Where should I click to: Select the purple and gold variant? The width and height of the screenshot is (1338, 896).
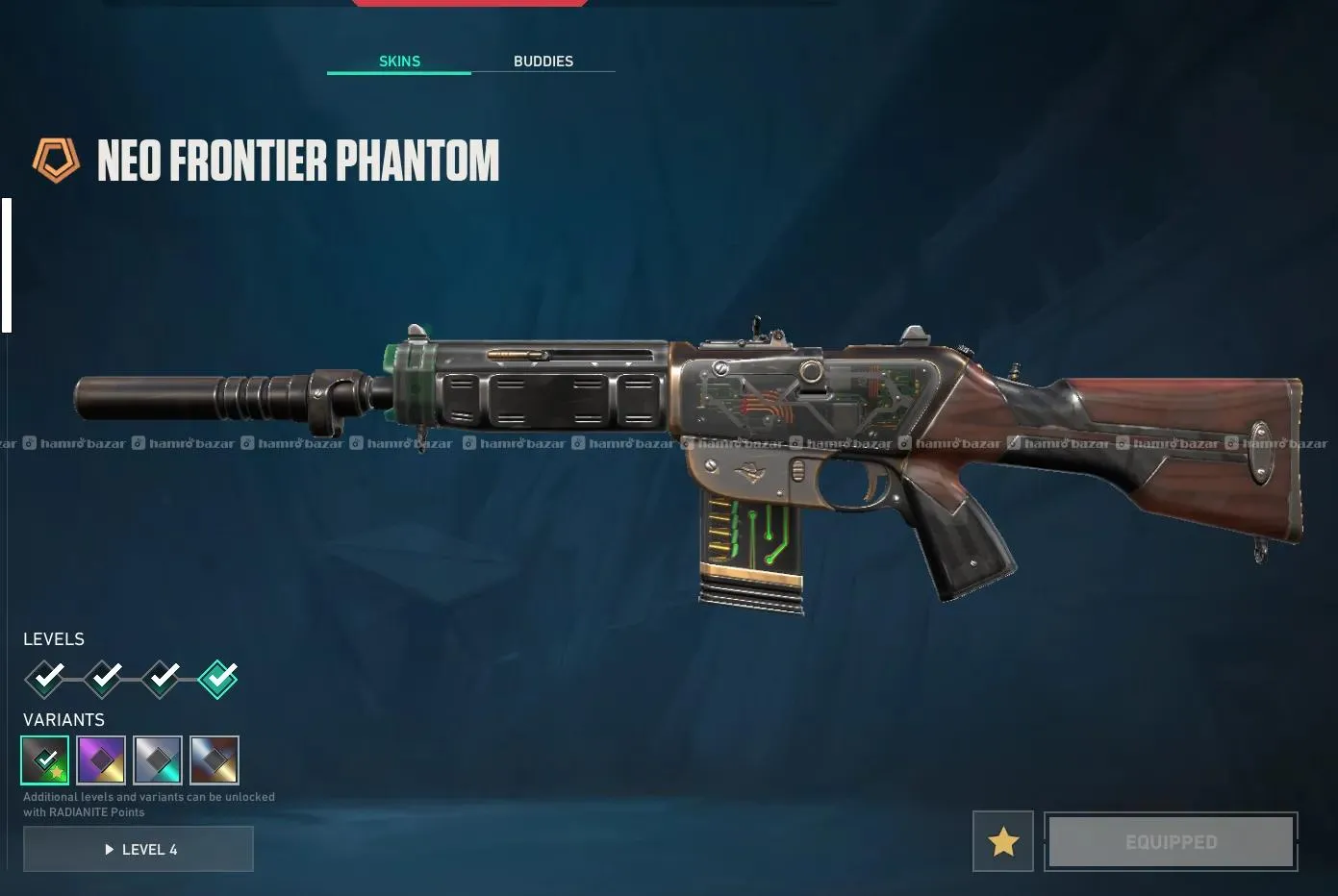click(x=101, y=760)
